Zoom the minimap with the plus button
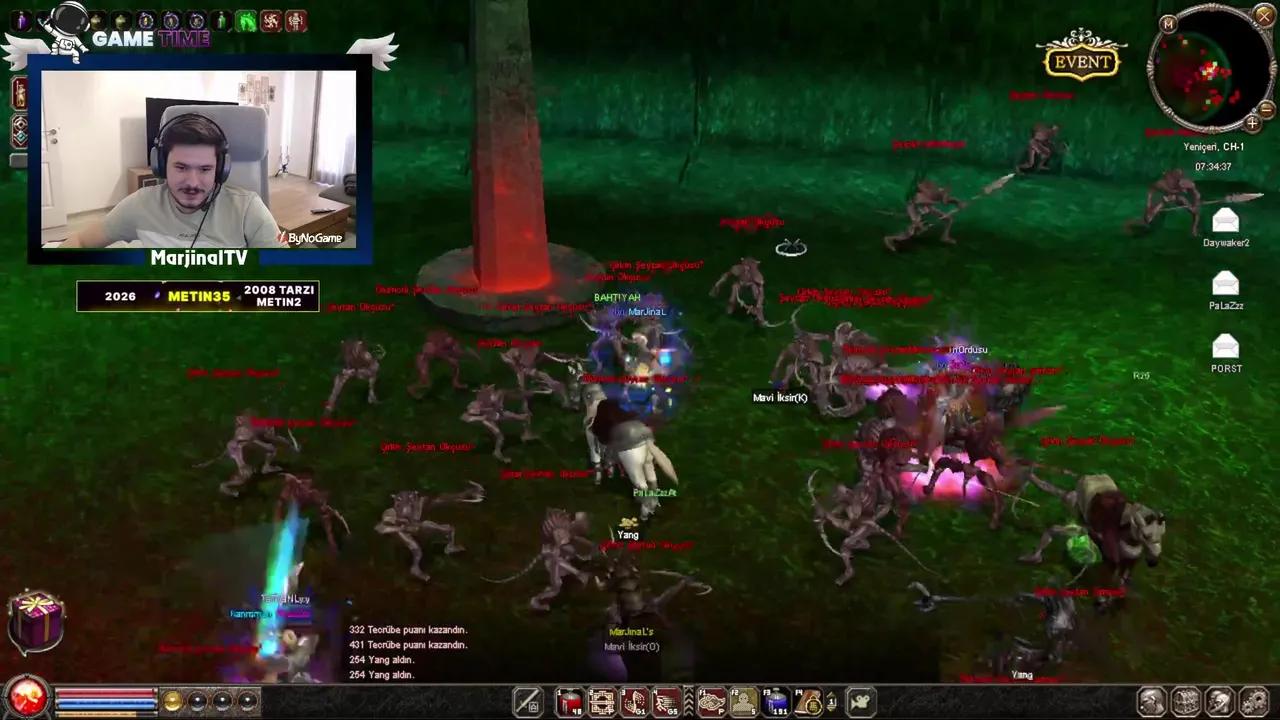The height and width of the screenshot is (720, 1280). tap(1253, 123)
